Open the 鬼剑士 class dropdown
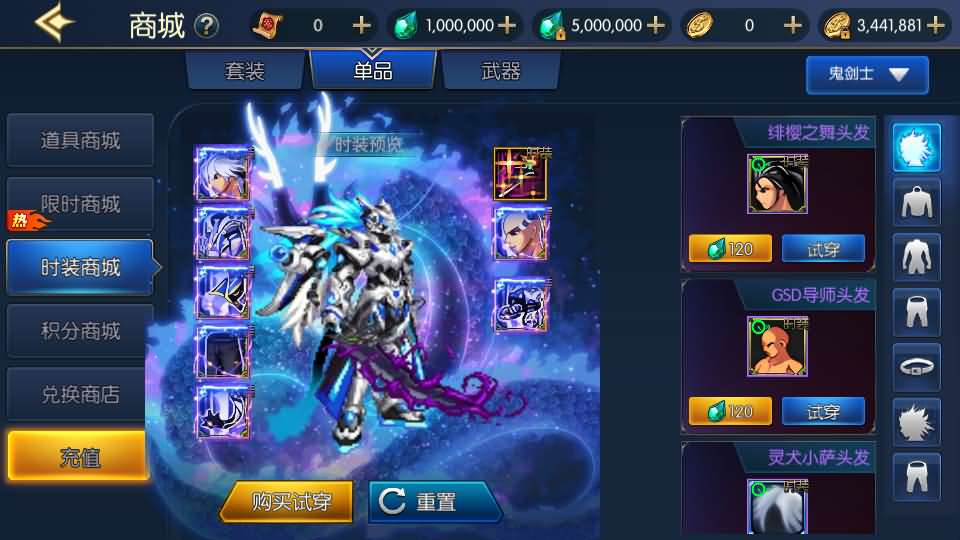The height and width of the screenshot is (540, 960). click(867, 75)
